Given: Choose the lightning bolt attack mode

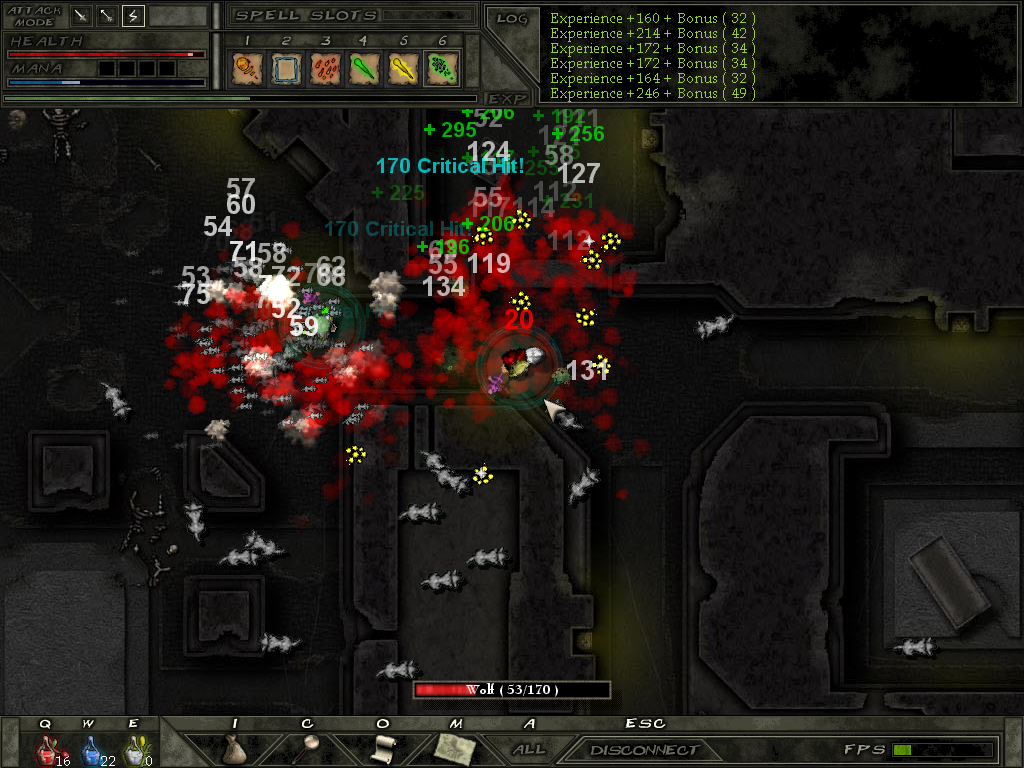Looking at the screenshot, I should pos(133,16).
